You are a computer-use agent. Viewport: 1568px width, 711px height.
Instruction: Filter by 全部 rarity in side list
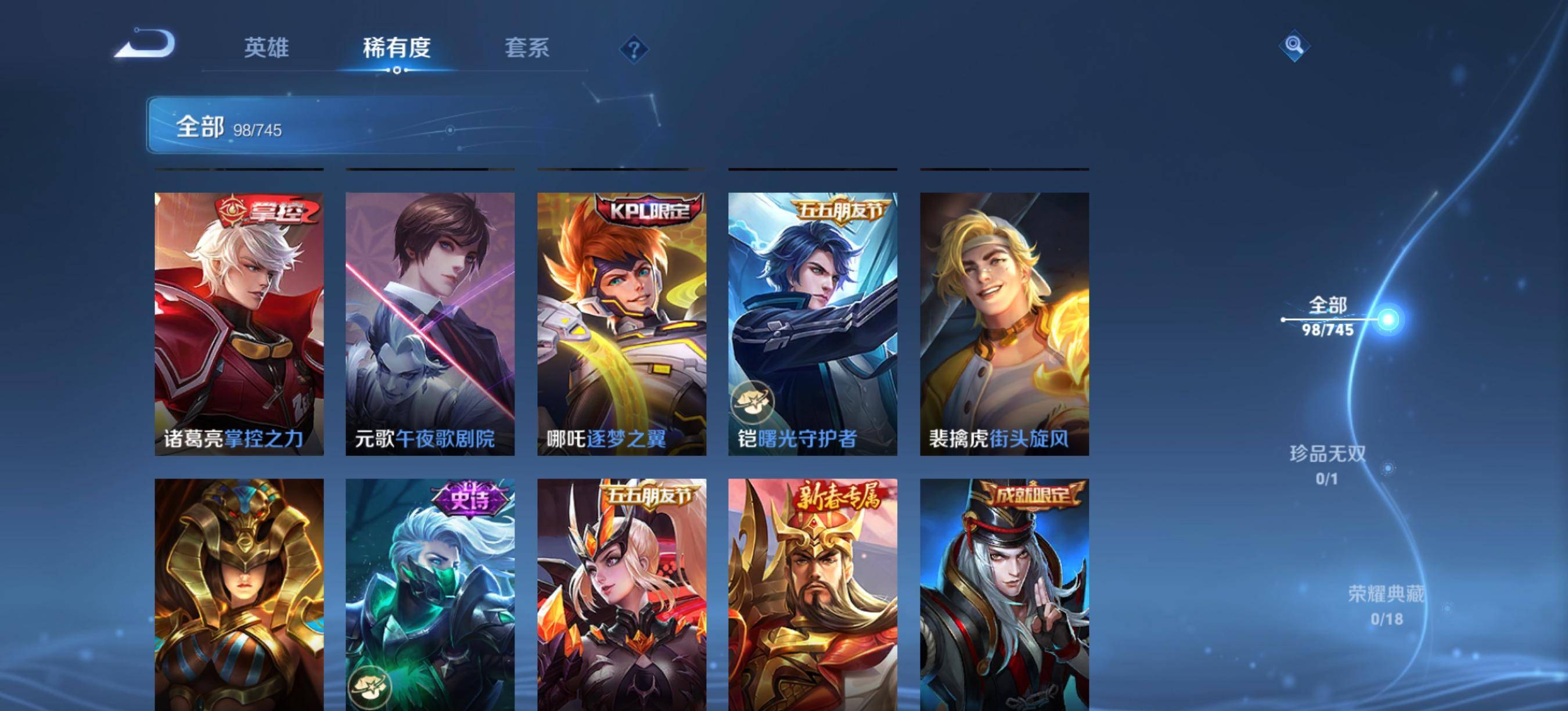click(x=1328, y=317)
